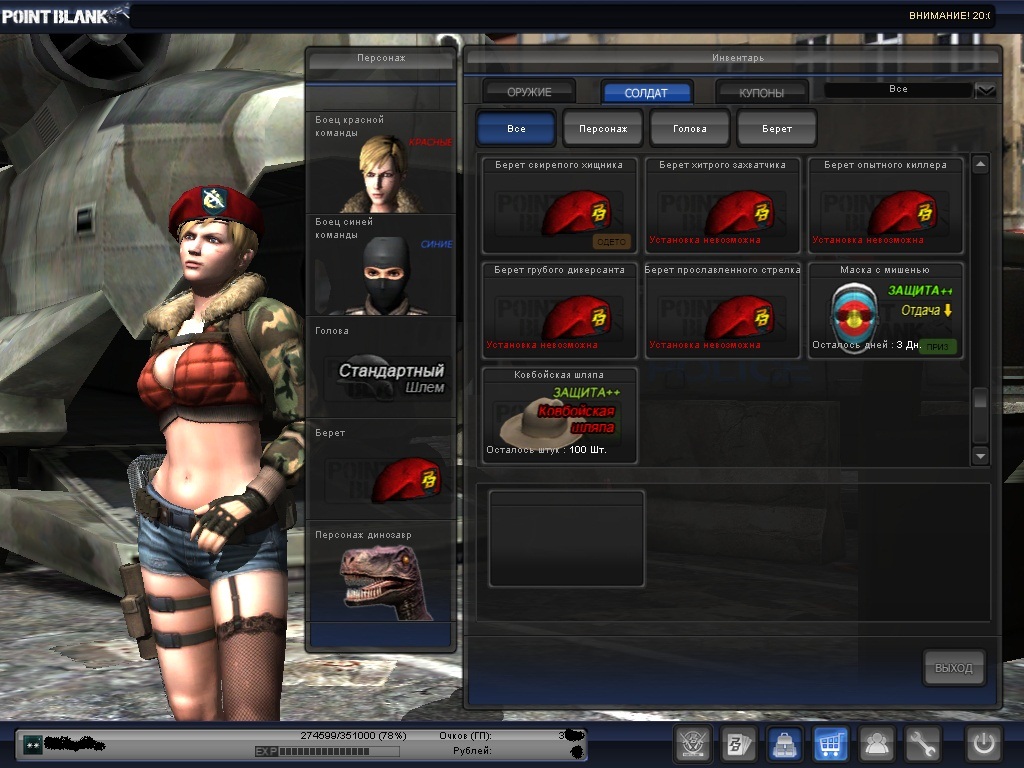Choose the Ковбойская шляпа item
This screenshot has height=768, width=1024.
point(559,416)
